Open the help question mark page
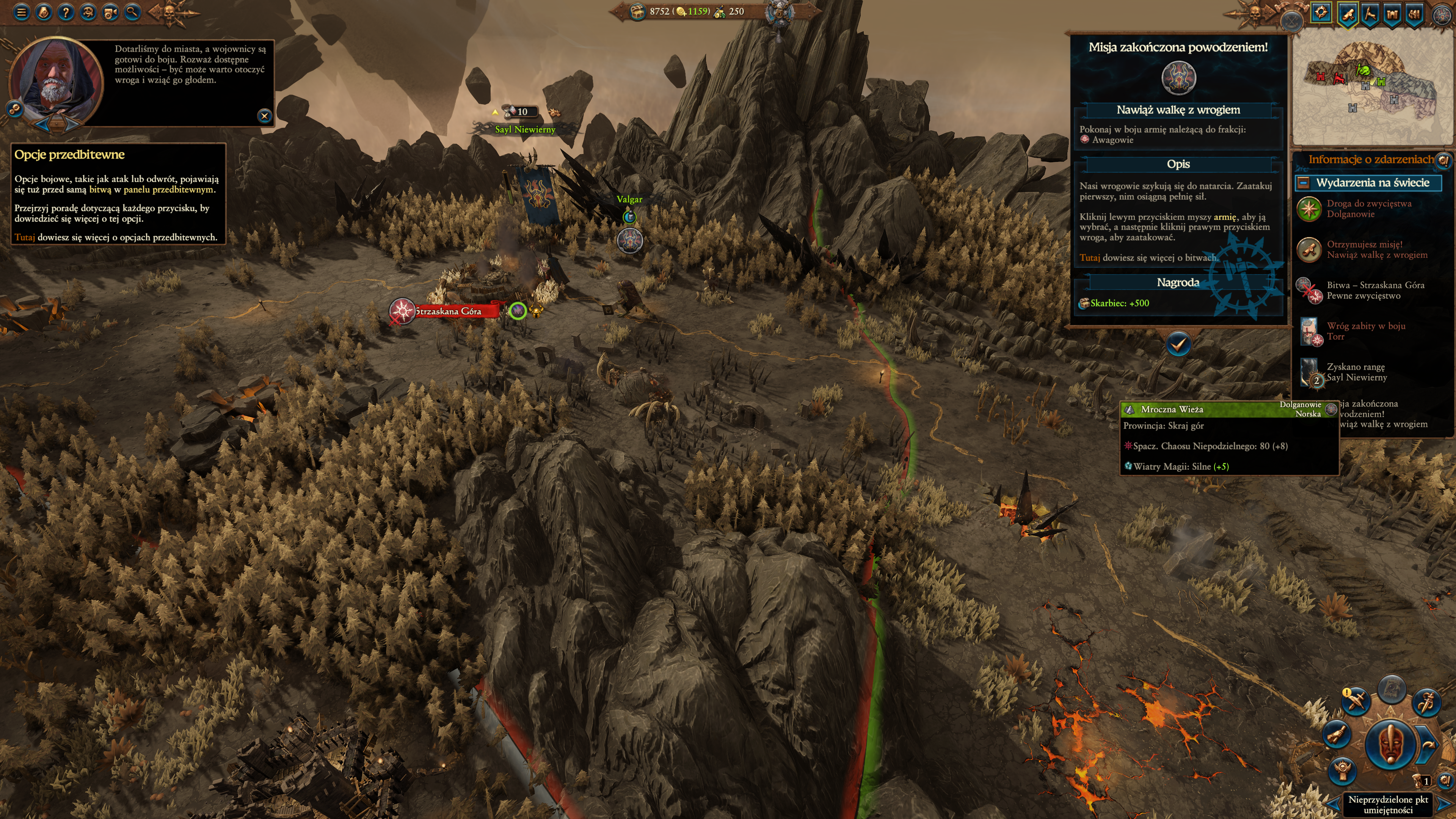Screen dimensions: 1456x819 point(66,12)
